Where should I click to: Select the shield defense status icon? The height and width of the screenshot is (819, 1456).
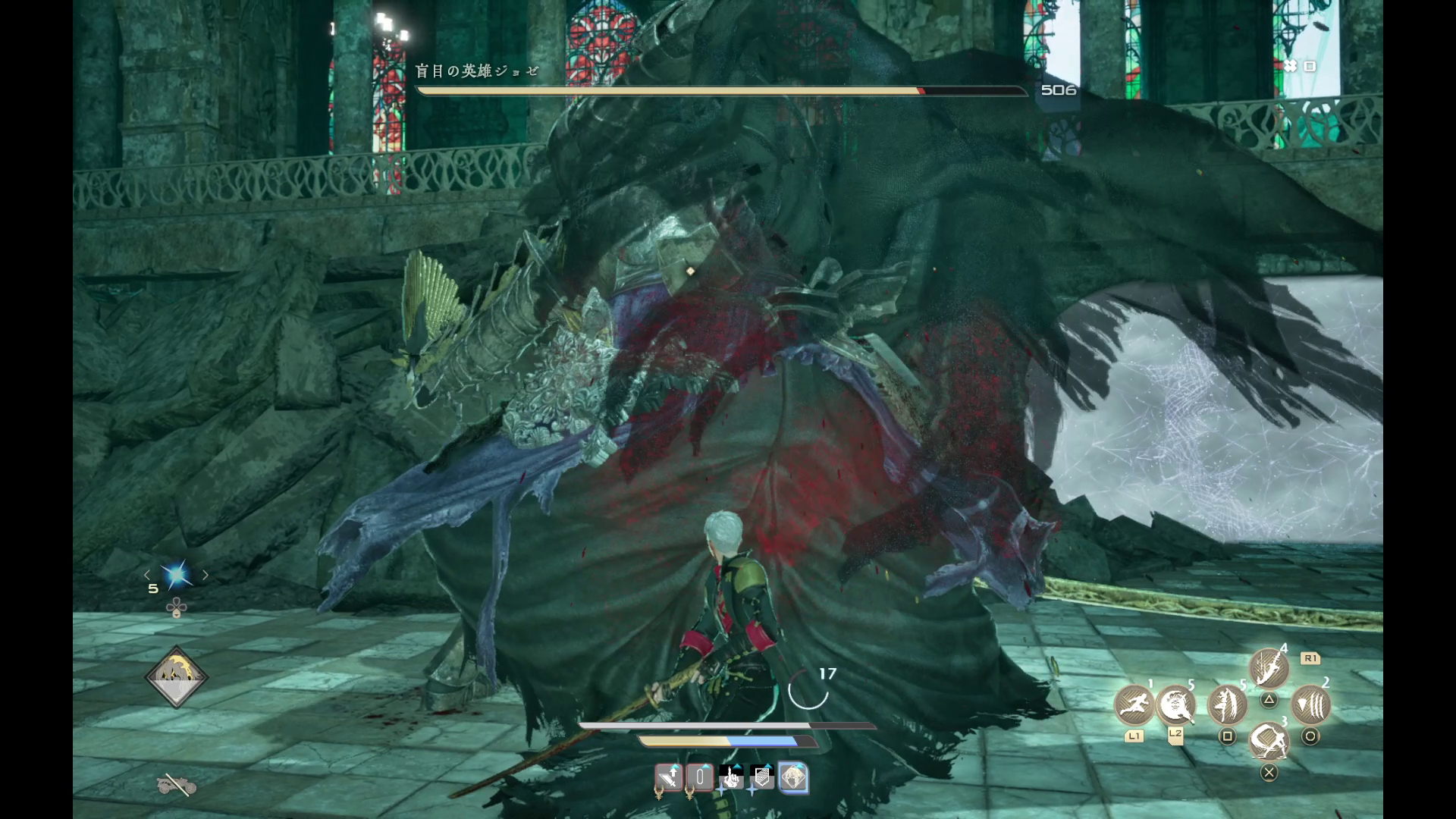[762, 778]
